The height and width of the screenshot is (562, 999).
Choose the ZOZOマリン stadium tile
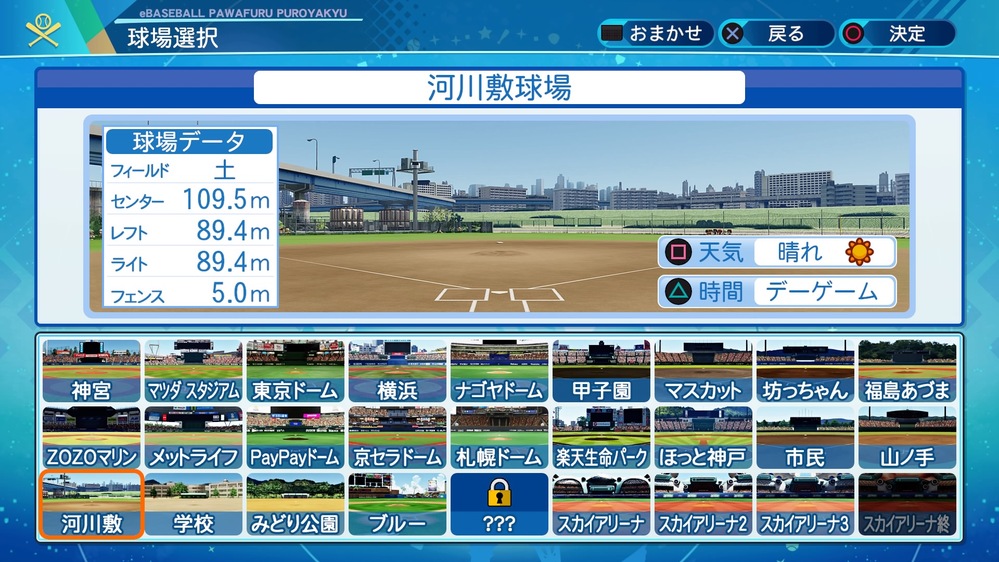tap(91, 438)
